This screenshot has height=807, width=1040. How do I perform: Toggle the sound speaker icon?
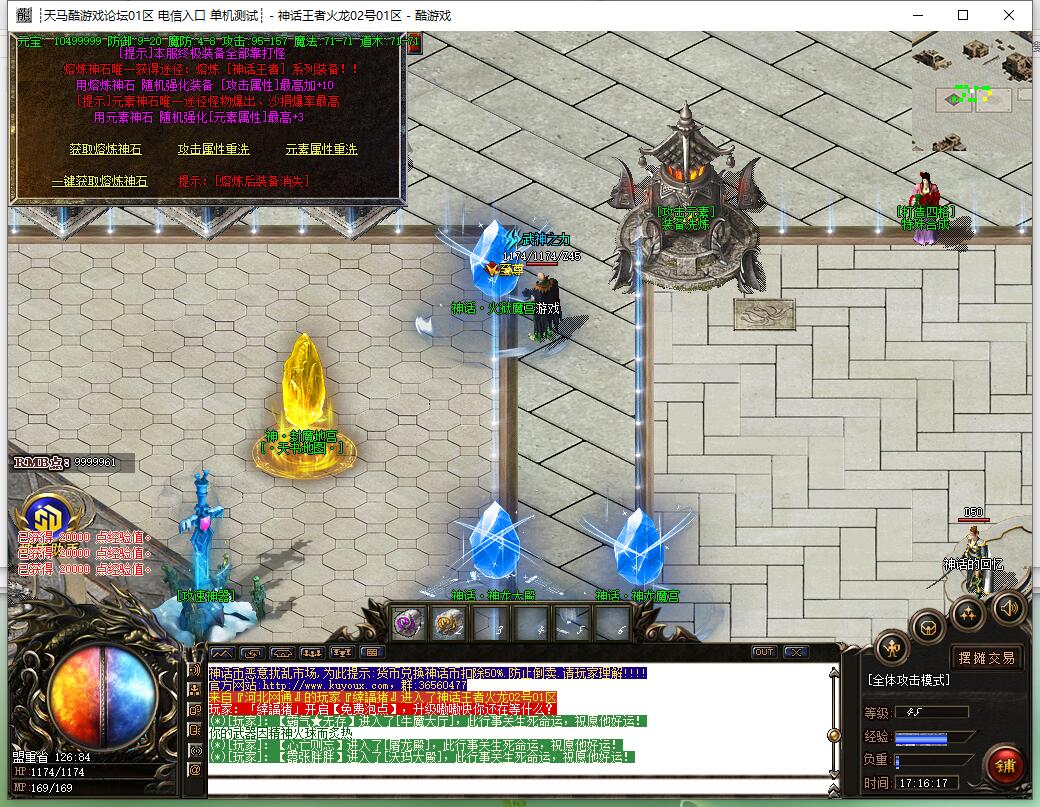1008,607
